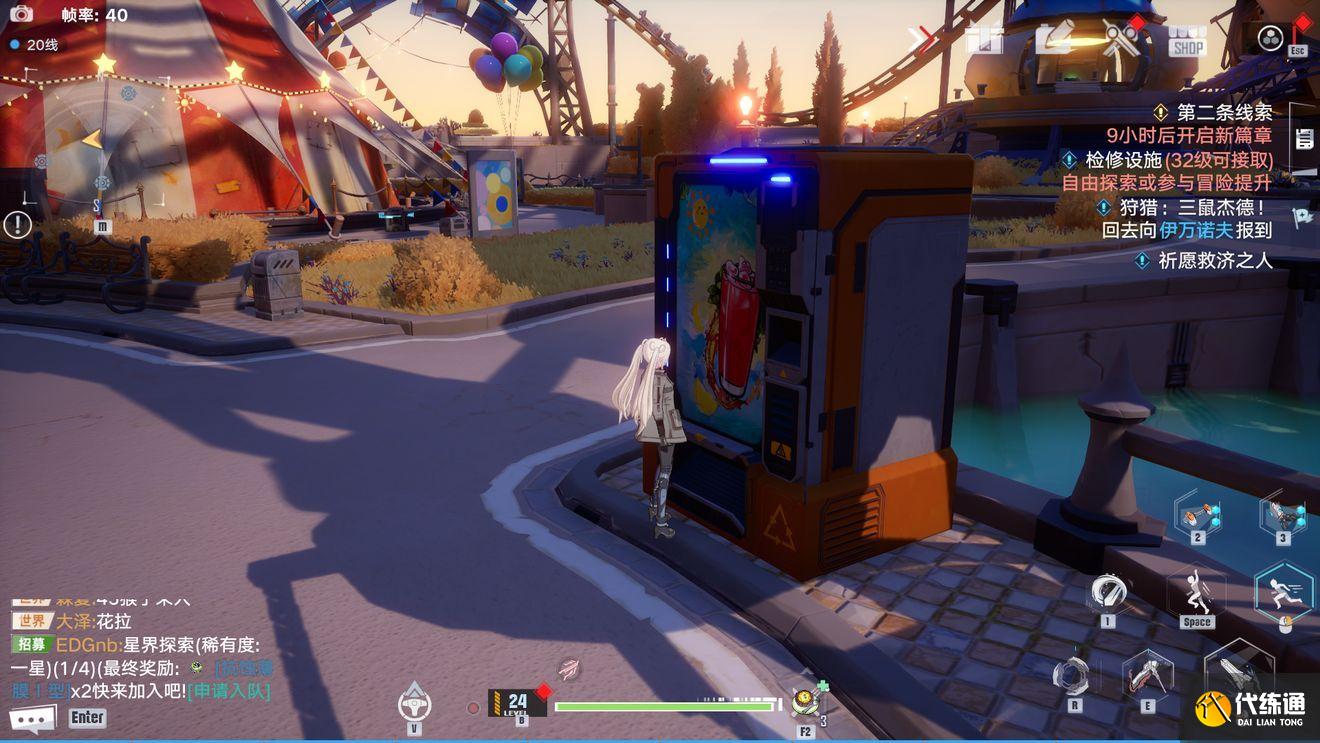Image resolution: width=1320 pixels, height=743 pixels.
Task: Open the camera screenshot mode icon
Action: (21, 14)
